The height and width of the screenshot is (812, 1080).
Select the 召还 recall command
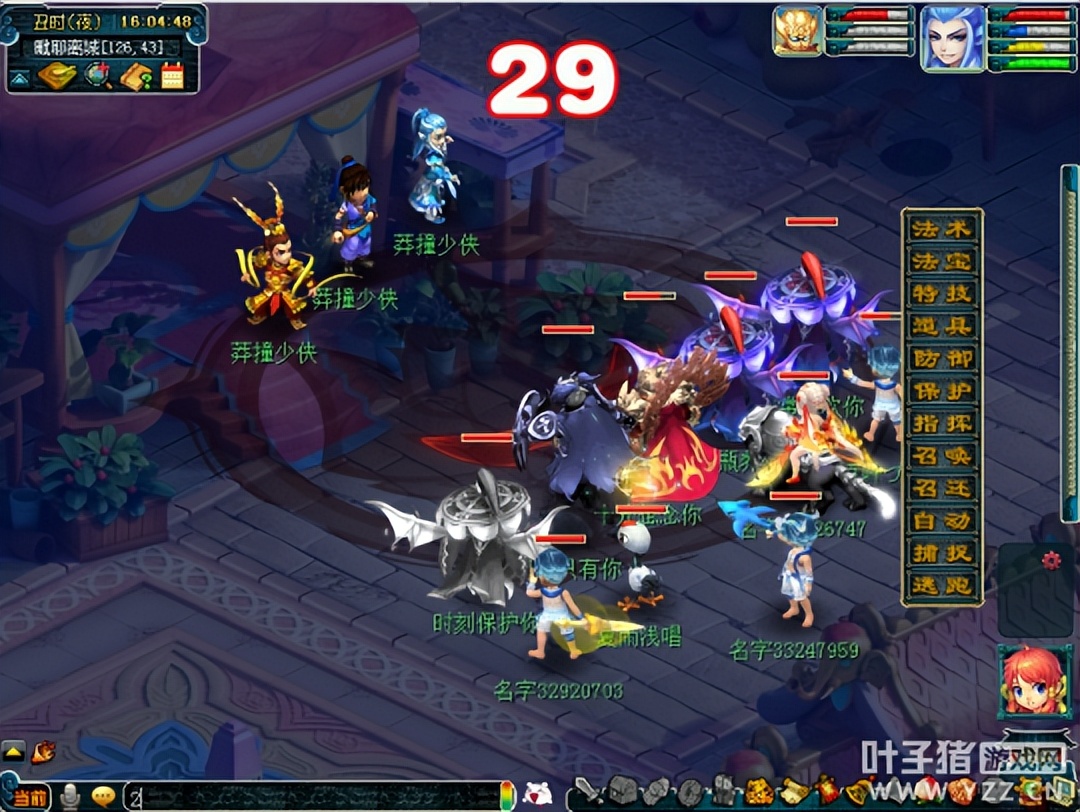pyautogui.click(x=941, y=488)
